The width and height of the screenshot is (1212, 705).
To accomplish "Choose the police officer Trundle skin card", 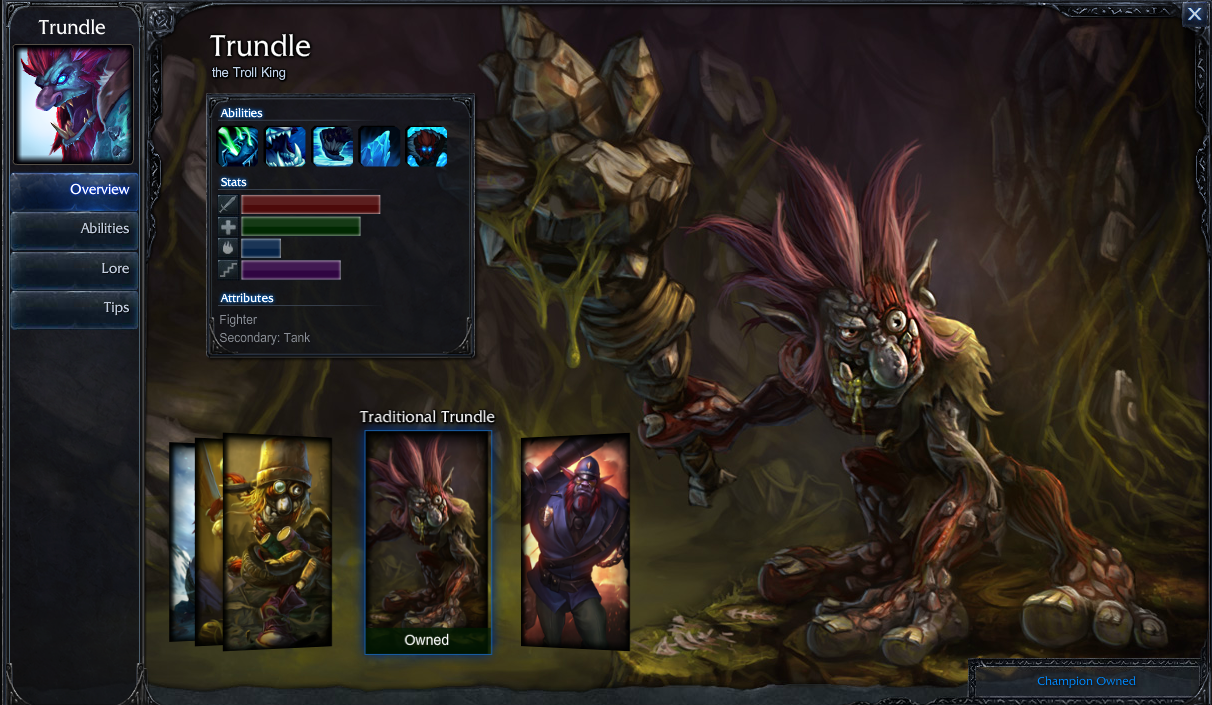I will (x=576, y=540).
